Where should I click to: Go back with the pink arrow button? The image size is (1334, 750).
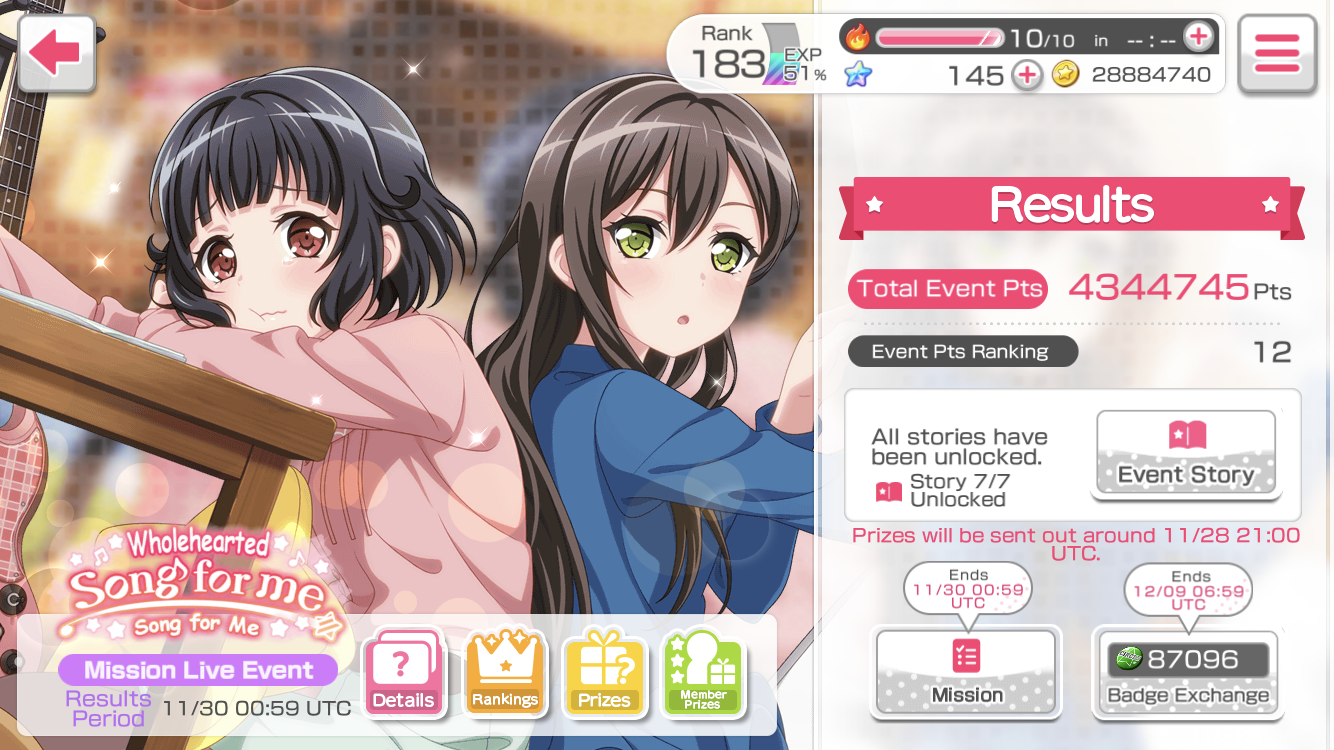55,54
